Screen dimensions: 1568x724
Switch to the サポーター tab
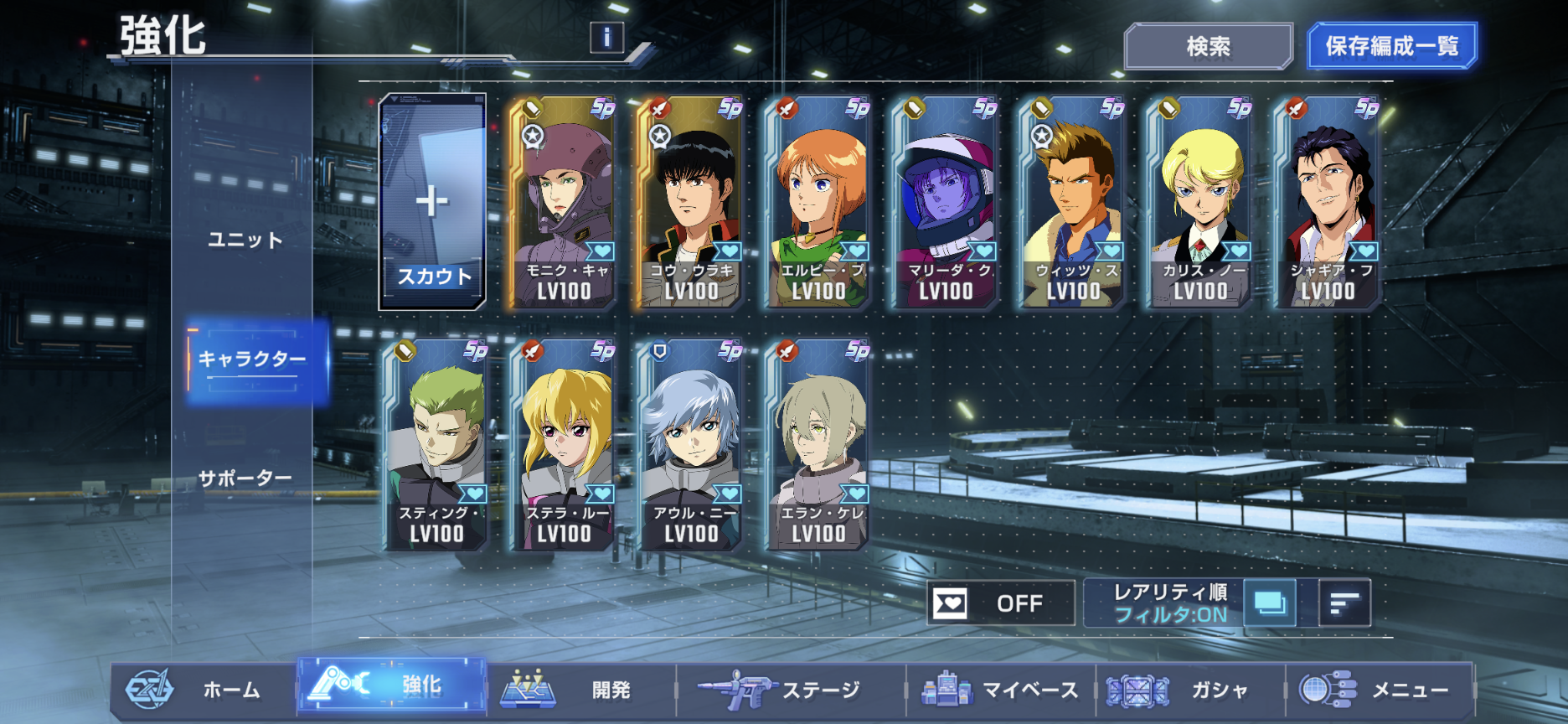(x=245, y=478)
